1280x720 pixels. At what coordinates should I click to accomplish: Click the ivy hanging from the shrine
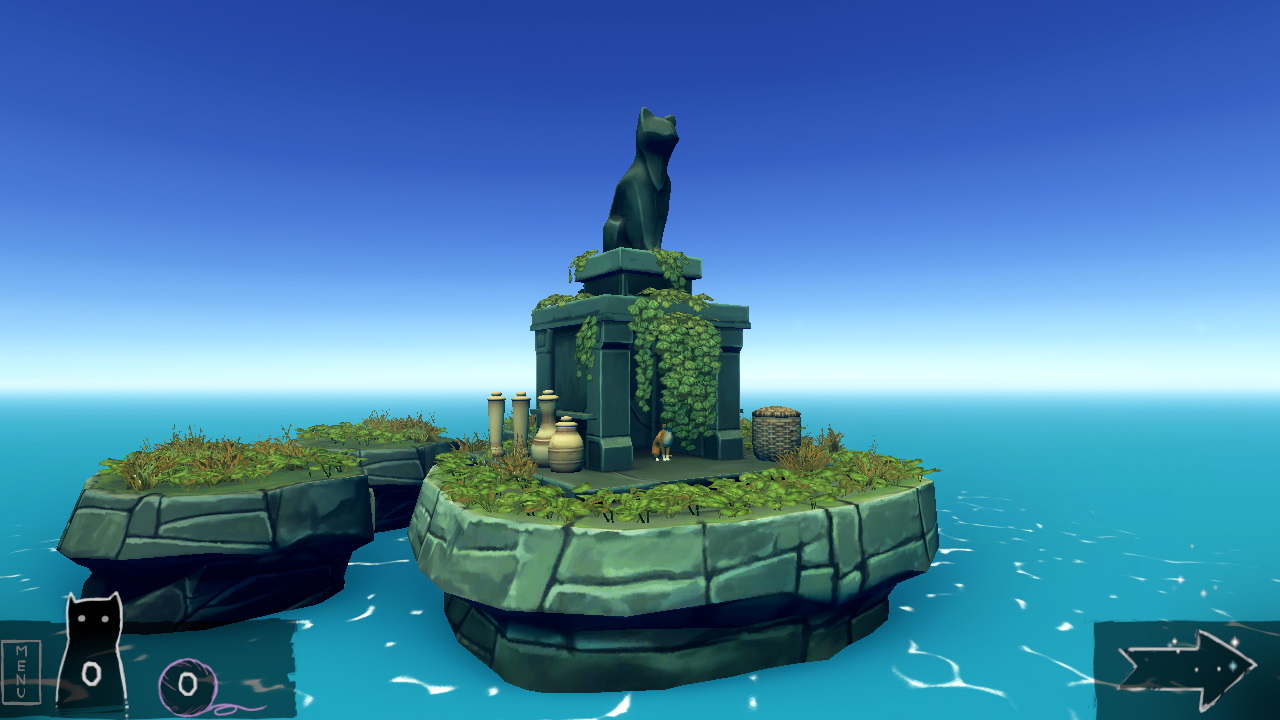coord(672,355)
